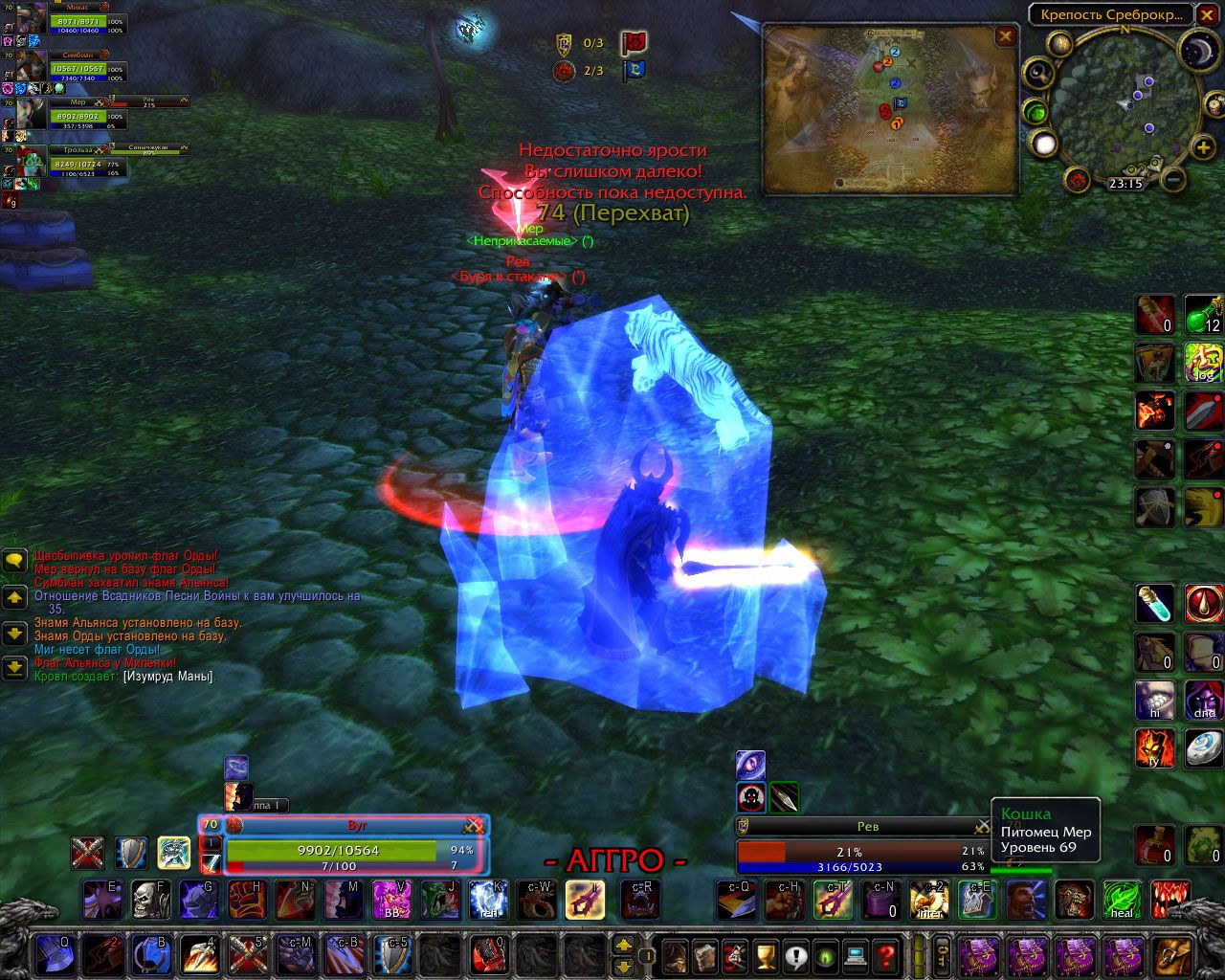This screenshot has width=1225, height=980.
Task: Open the tracking magnifying glass button
Action: click(x=1039, y=73)
